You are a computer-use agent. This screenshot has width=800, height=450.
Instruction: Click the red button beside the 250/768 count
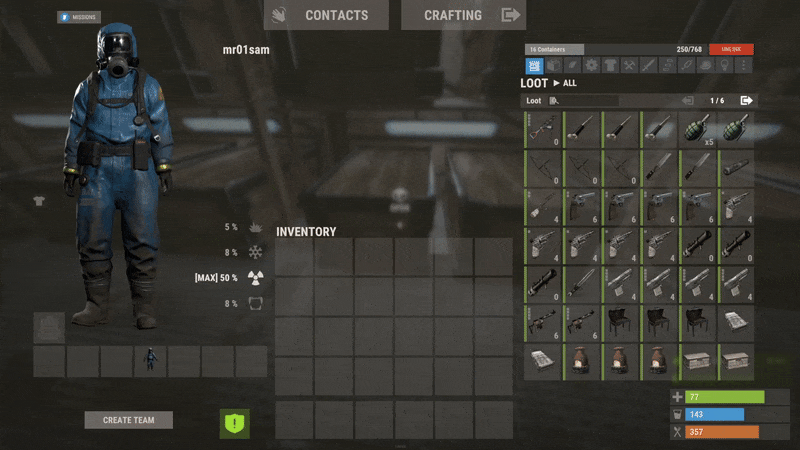click(731, 49)
